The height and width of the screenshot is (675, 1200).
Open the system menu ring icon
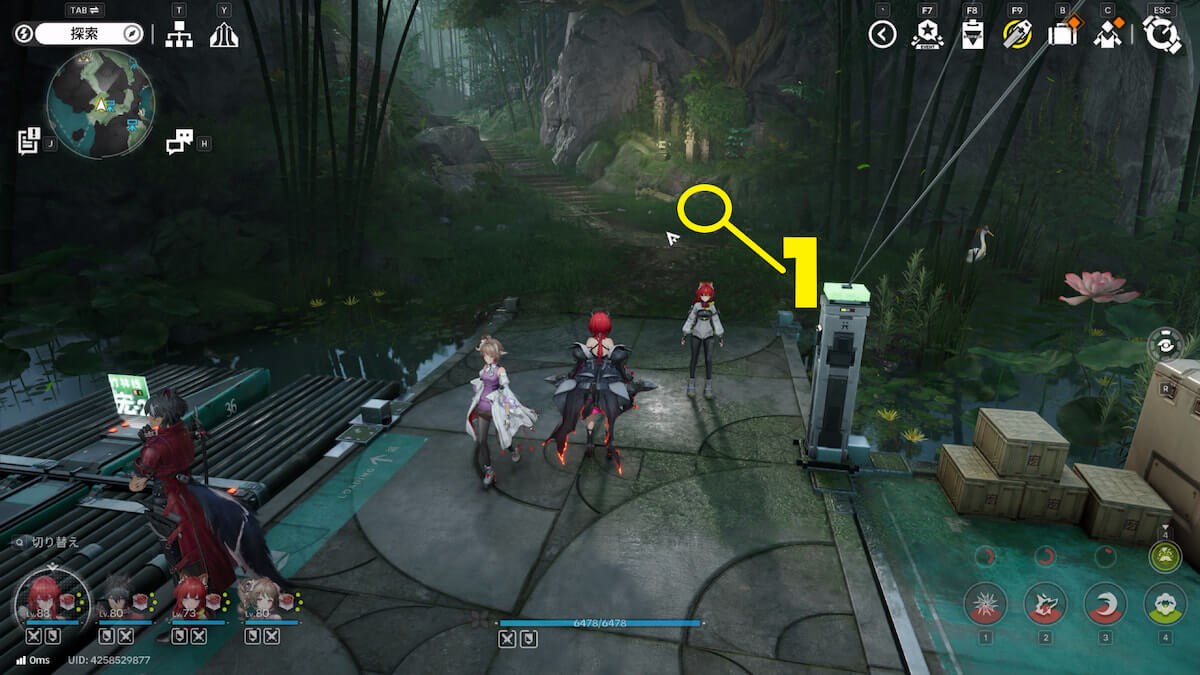[1162, 35]
